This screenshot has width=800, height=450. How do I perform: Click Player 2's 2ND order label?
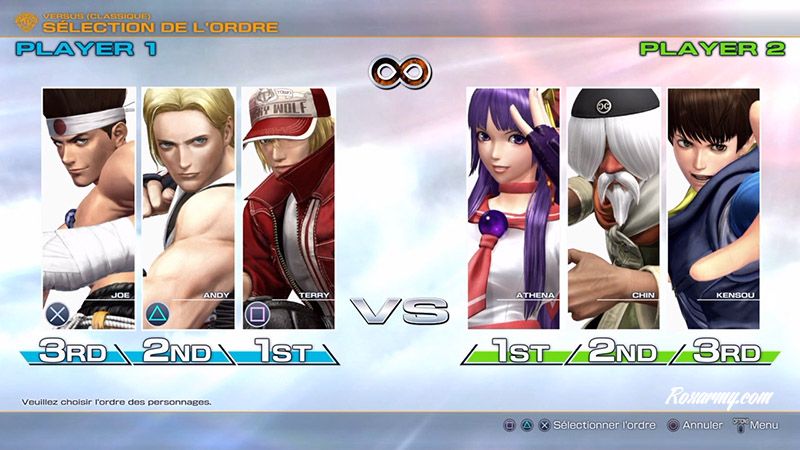pos(622,352)
